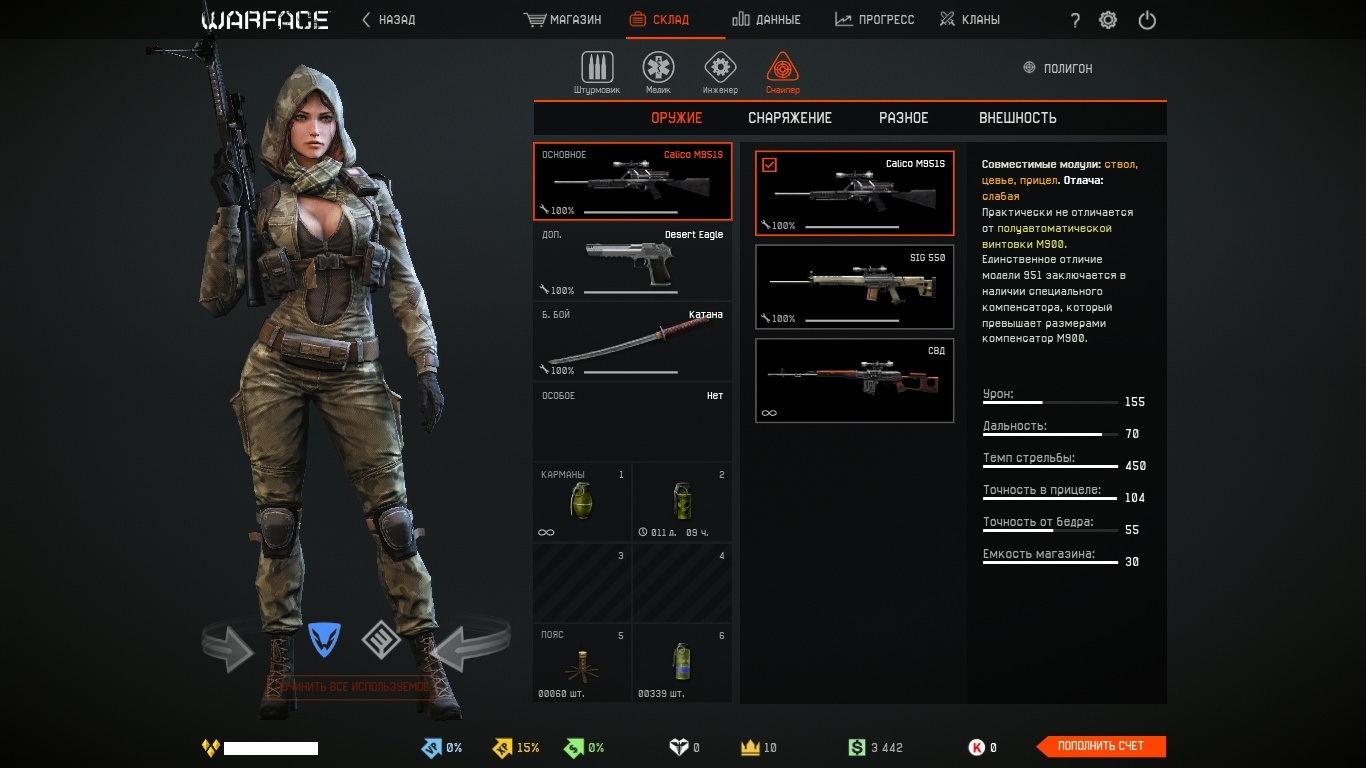Viewport: 1366px width, 768px height.
Task: Open the Полигон training ground
Action: point(1058,69)
